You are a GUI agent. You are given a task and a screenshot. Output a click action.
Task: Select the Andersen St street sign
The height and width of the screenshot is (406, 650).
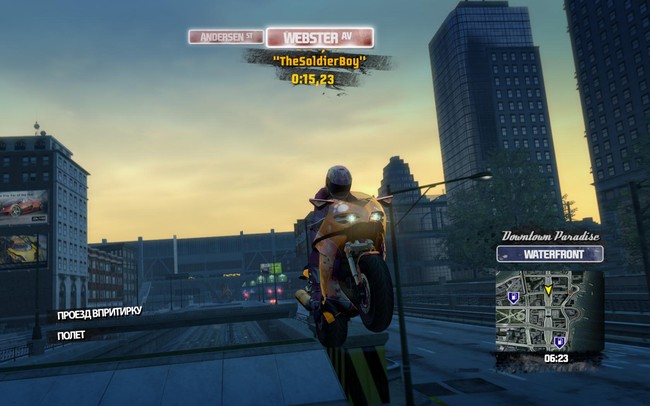[226, 37]
